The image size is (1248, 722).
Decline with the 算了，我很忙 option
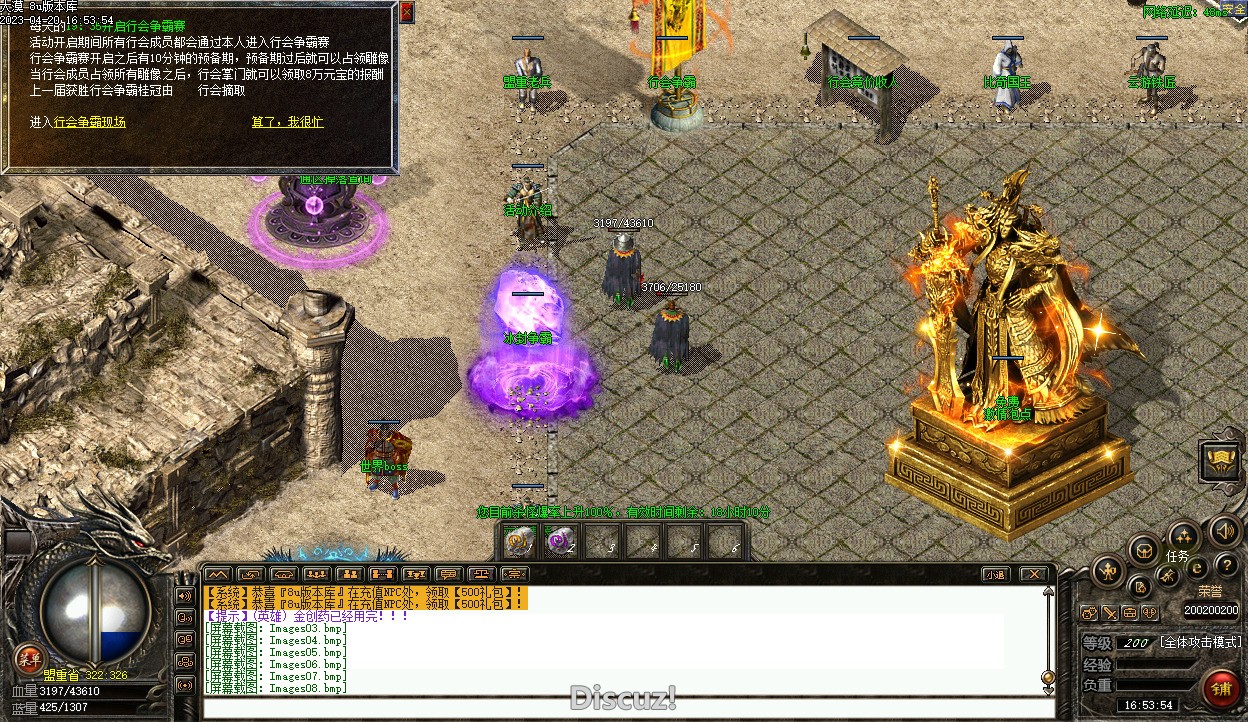287,122
